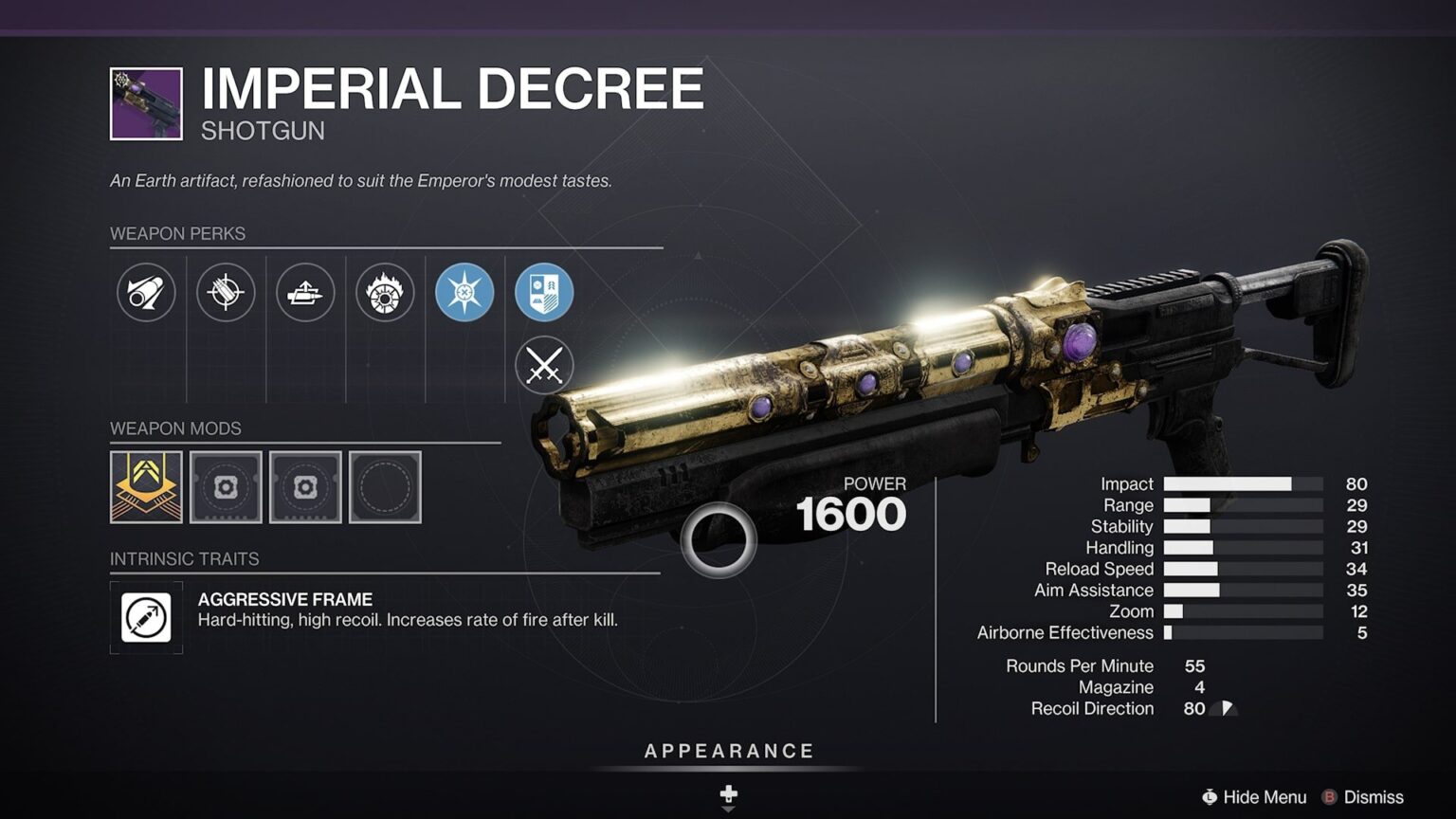Toggle the crossed swords perk
Image resolution: width=1456 pixels, height=819 pixels.
[543, 365]
